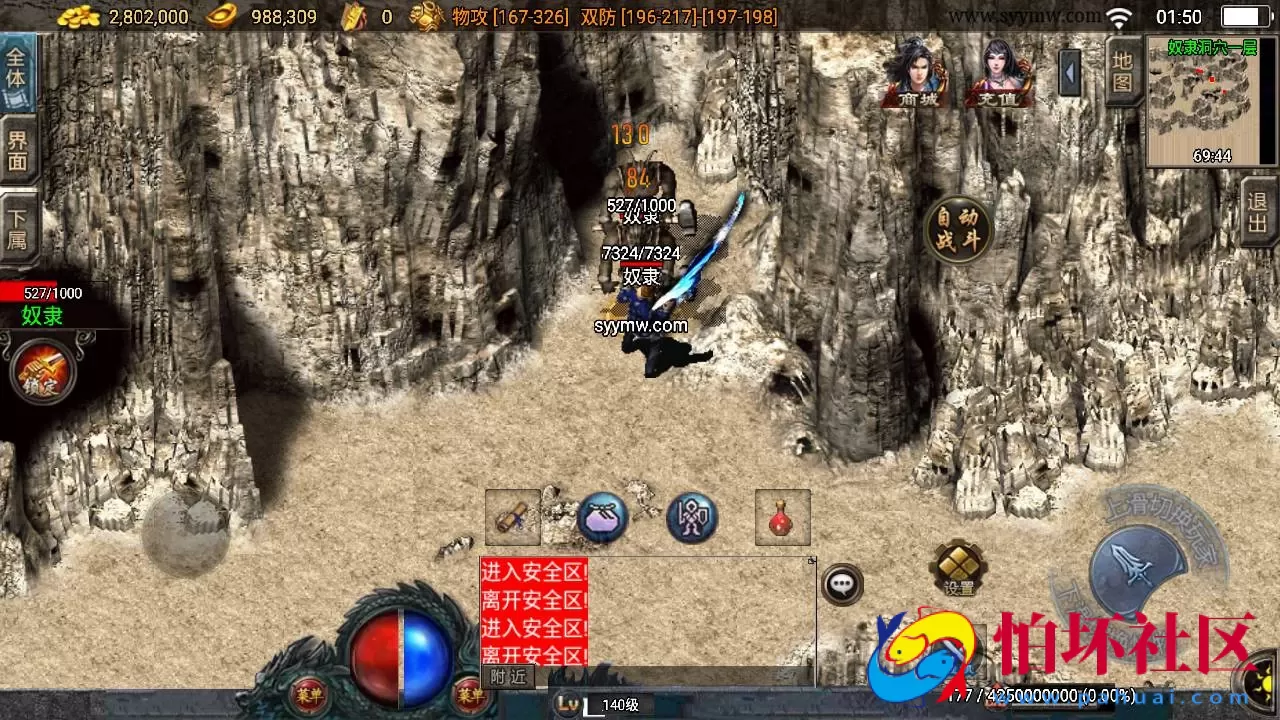Select the weapon skill icon above the chat
1280x720 pixels.
513,517
